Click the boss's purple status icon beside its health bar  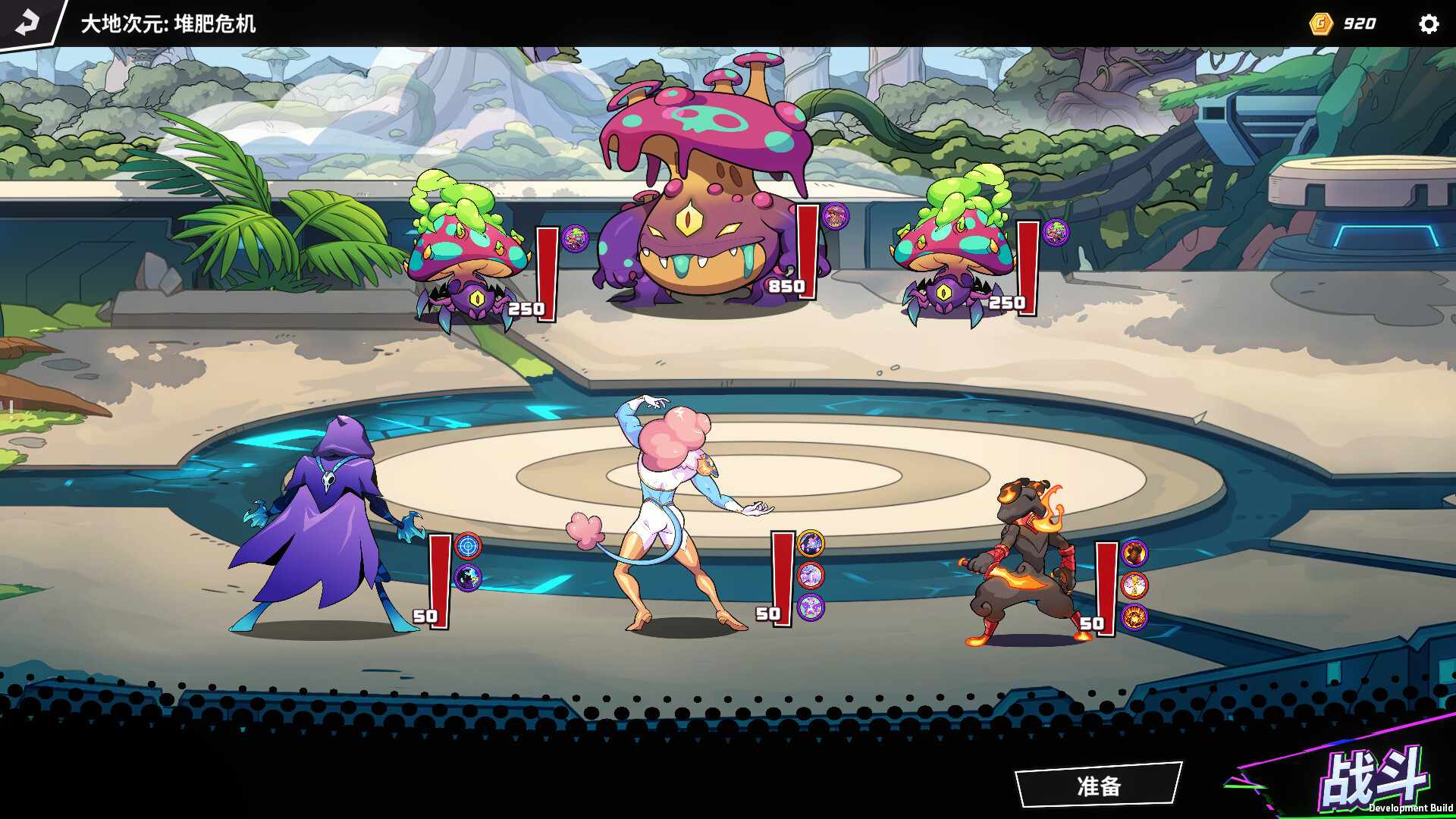(x=836, y=215)
